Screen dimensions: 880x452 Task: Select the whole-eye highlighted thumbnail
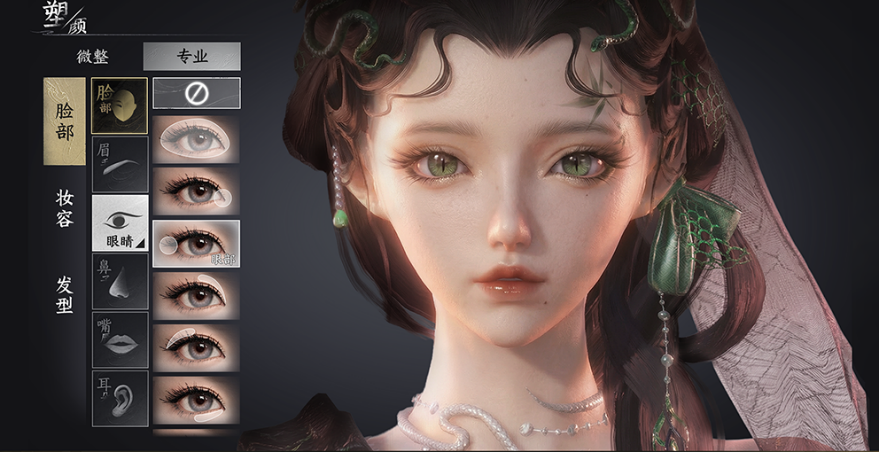click(196, 139)
